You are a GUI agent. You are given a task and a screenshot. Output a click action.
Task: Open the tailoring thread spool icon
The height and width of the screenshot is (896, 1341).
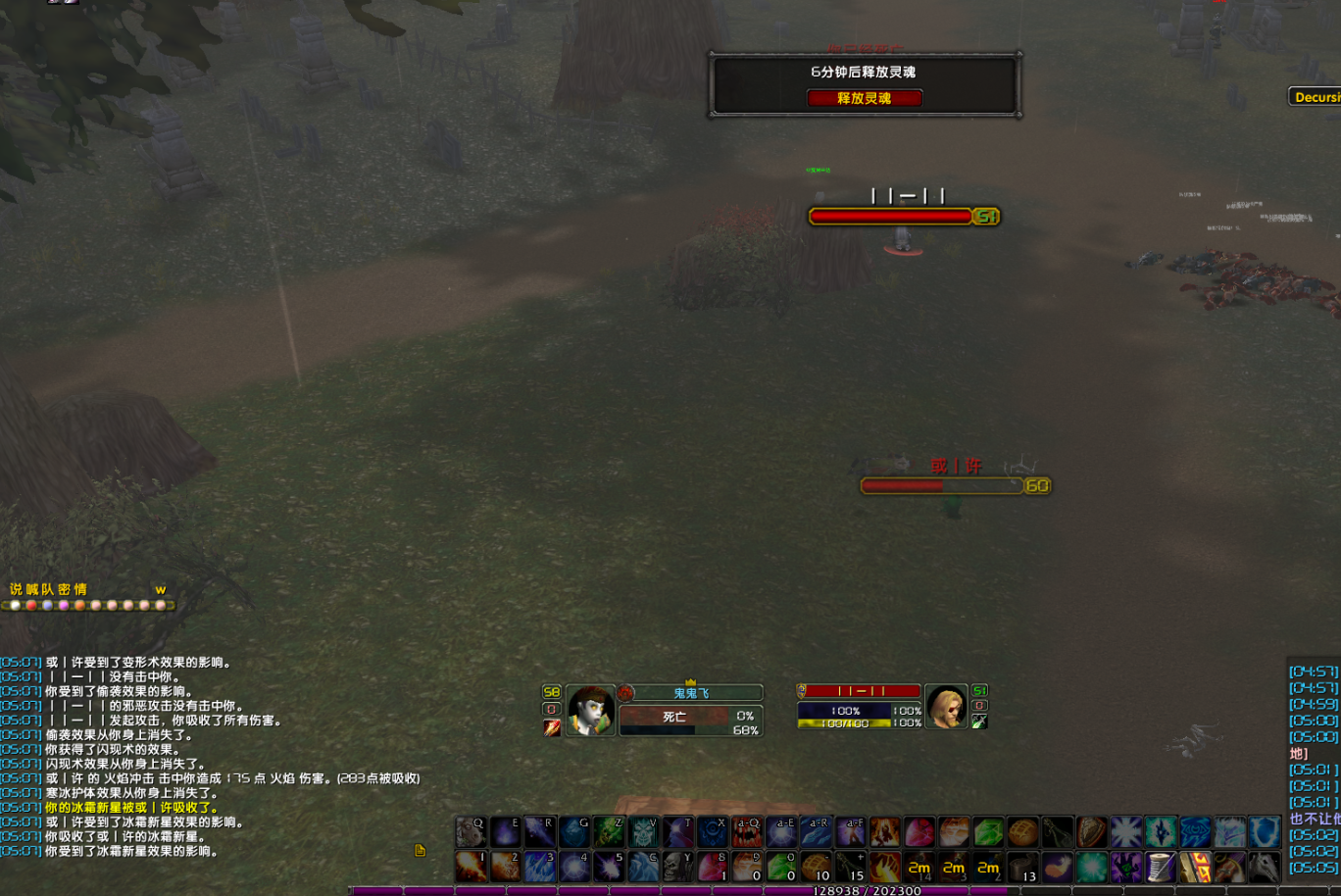point(1161,867)
